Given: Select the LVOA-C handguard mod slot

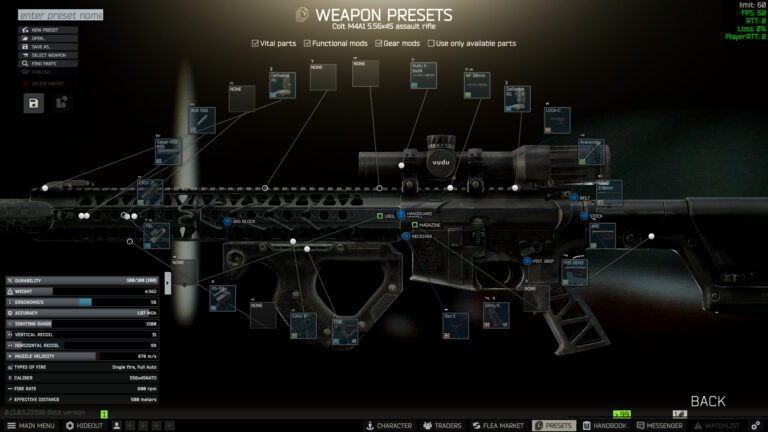Looking at the screenshot, I should point(557,119).
